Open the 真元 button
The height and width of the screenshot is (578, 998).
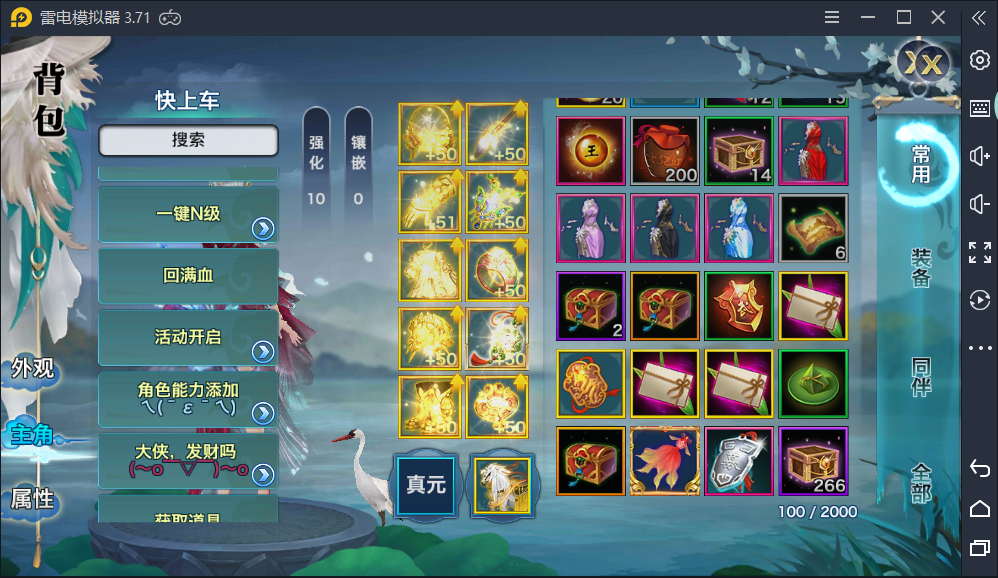click(x=425, y=485)
